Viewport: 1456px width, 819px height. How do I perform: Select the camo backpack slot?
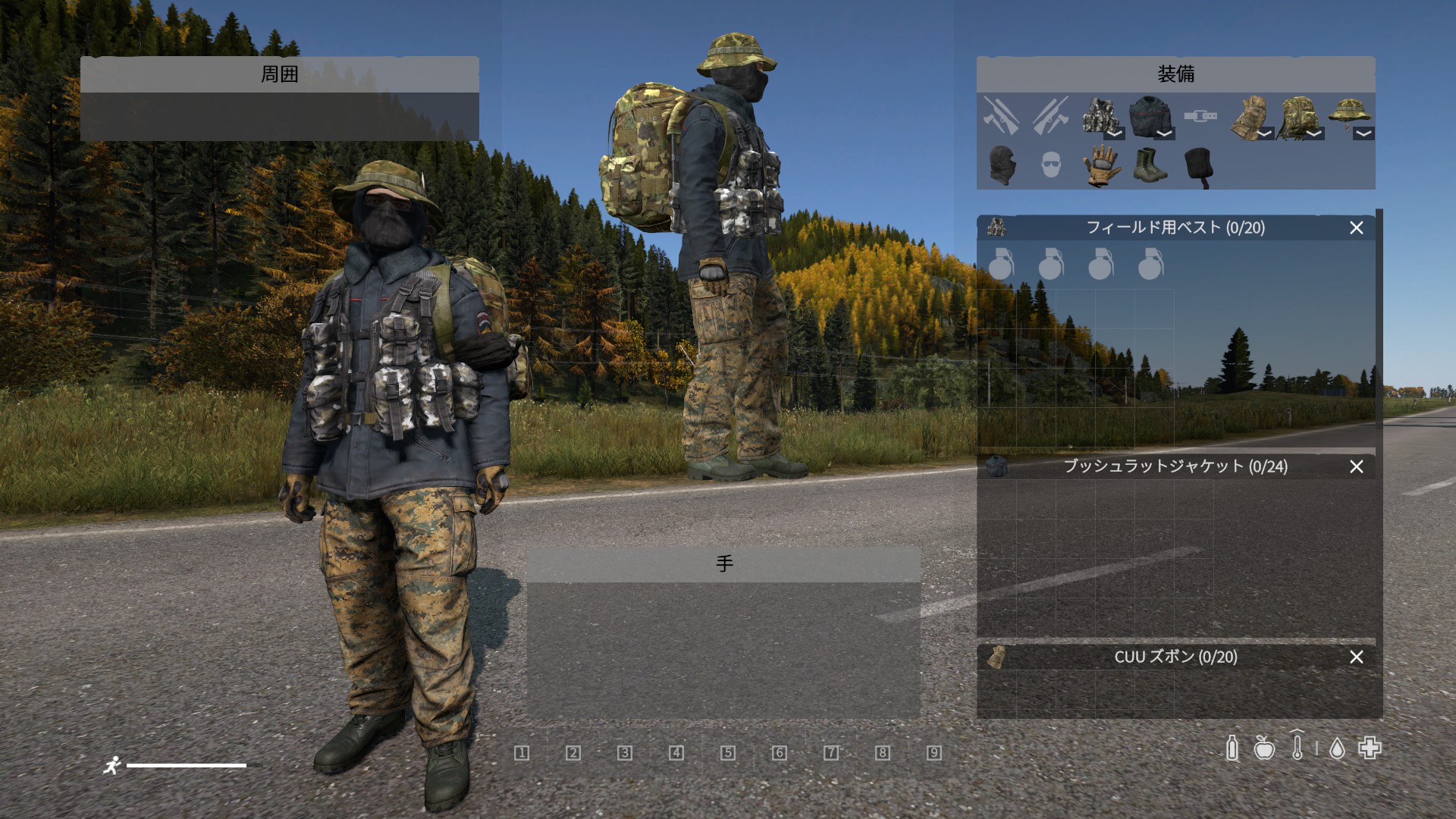click(x=1298, y=117)
